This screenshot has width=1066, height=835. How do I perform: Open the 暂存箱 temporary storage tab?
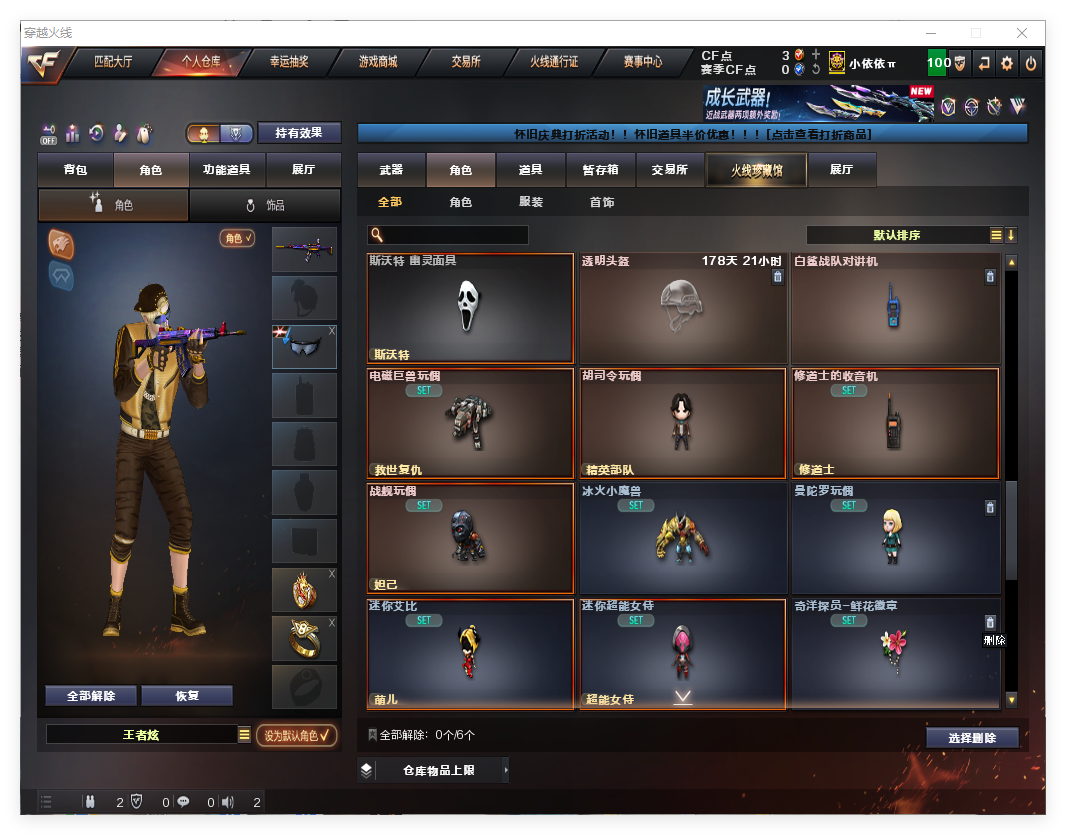(601, 170)
